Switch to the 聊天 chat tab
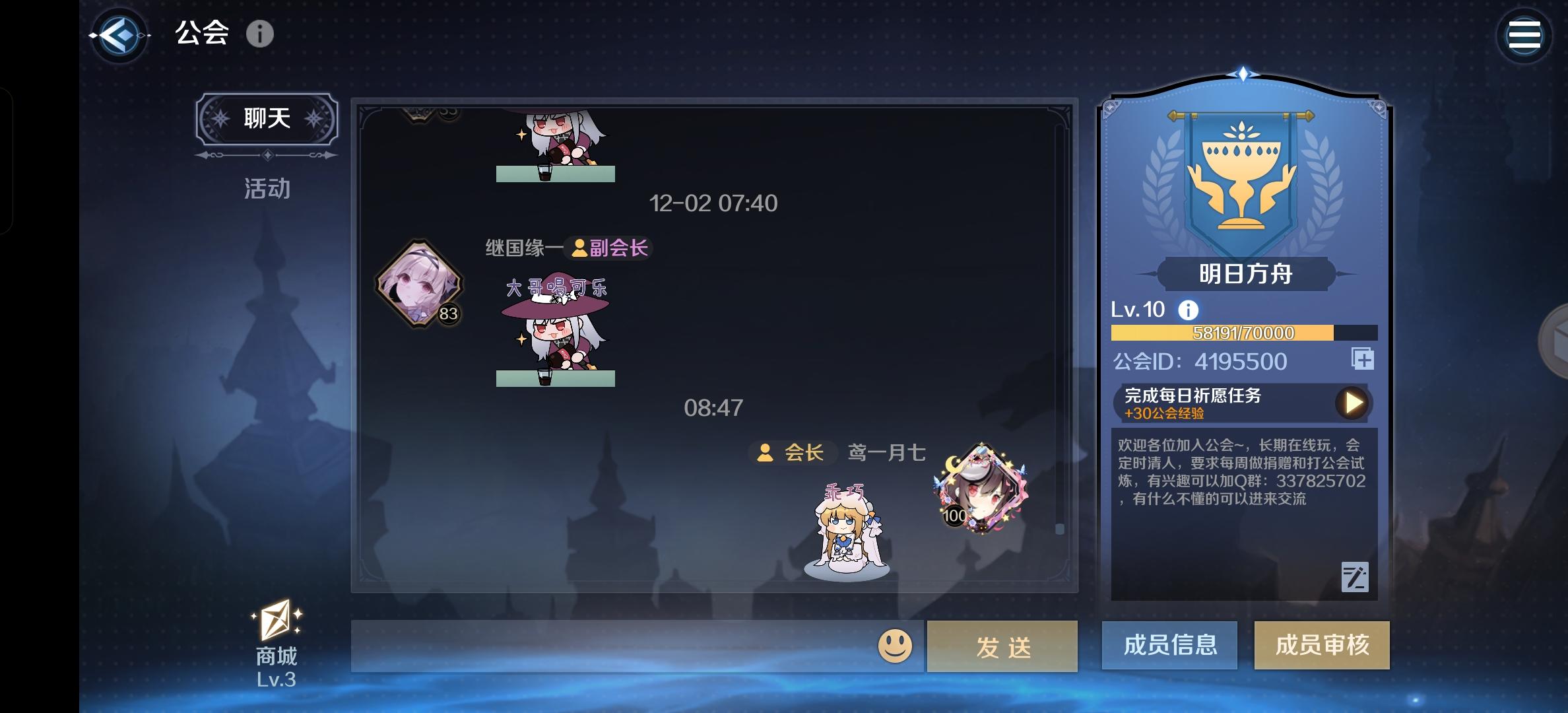 (x=266, y=118)
